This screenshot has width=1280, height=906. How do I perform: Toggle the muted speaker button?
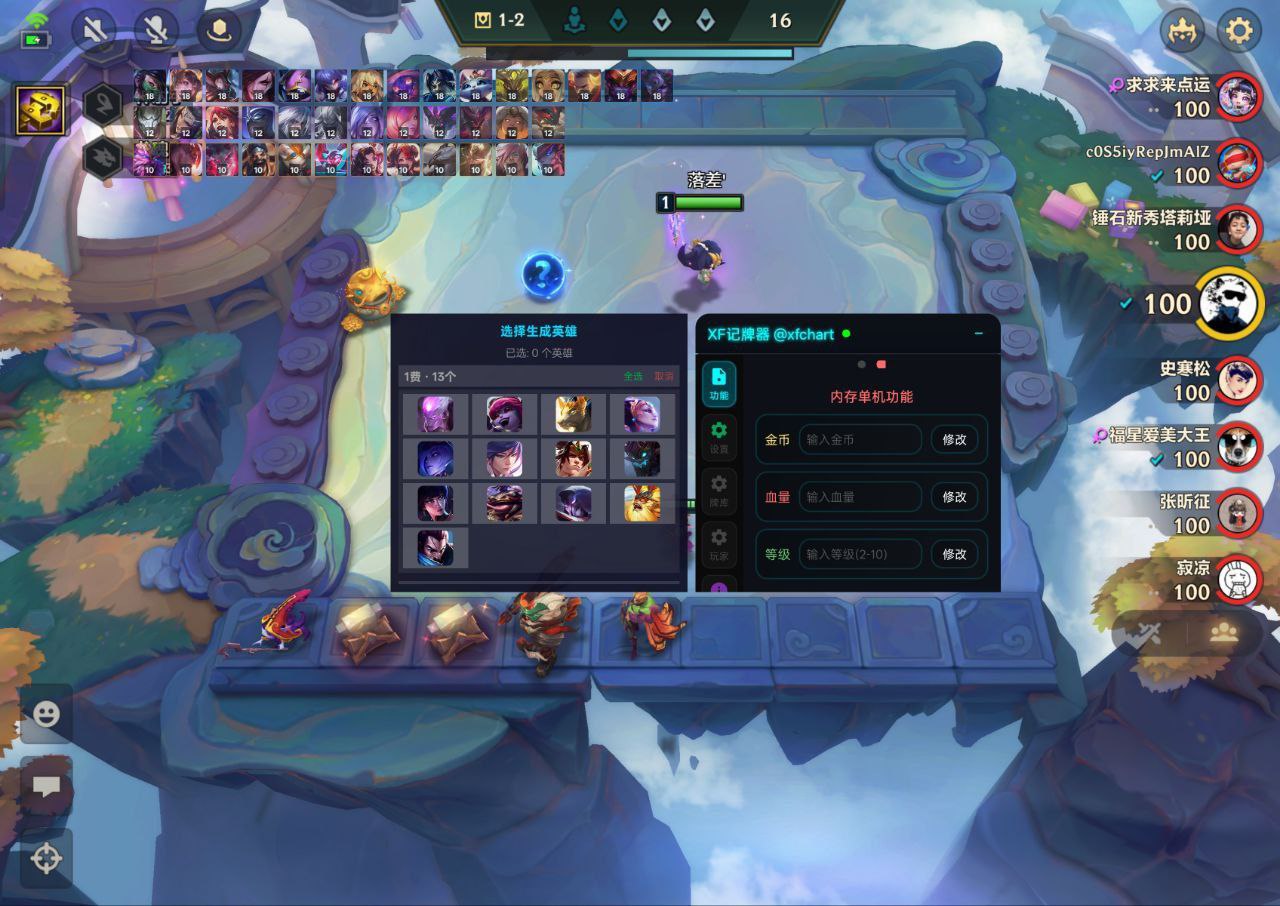94,31
